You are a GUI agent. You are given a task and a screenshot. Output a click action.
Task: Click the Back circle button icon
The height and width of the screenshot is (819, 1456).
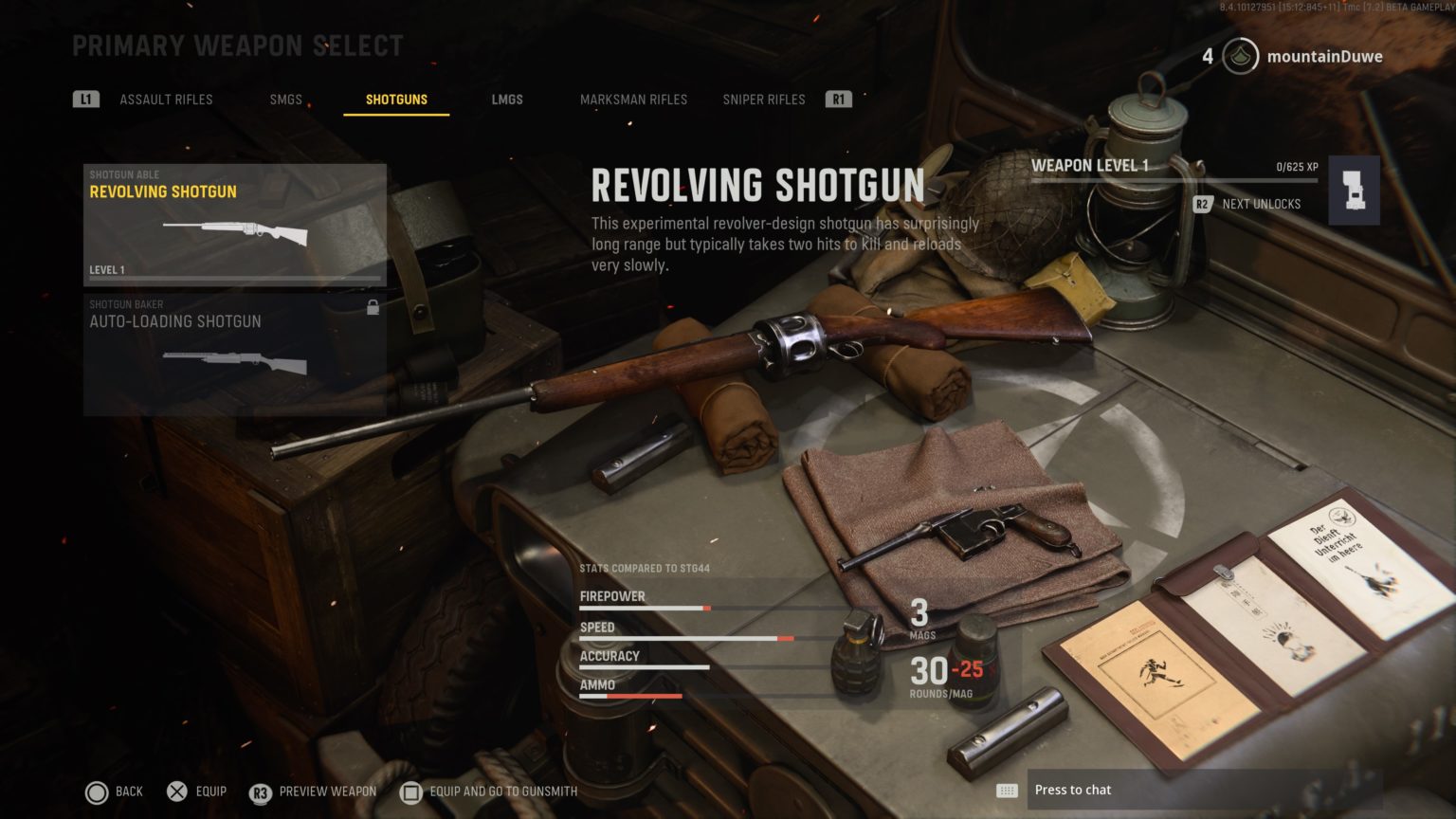point(96,791)
